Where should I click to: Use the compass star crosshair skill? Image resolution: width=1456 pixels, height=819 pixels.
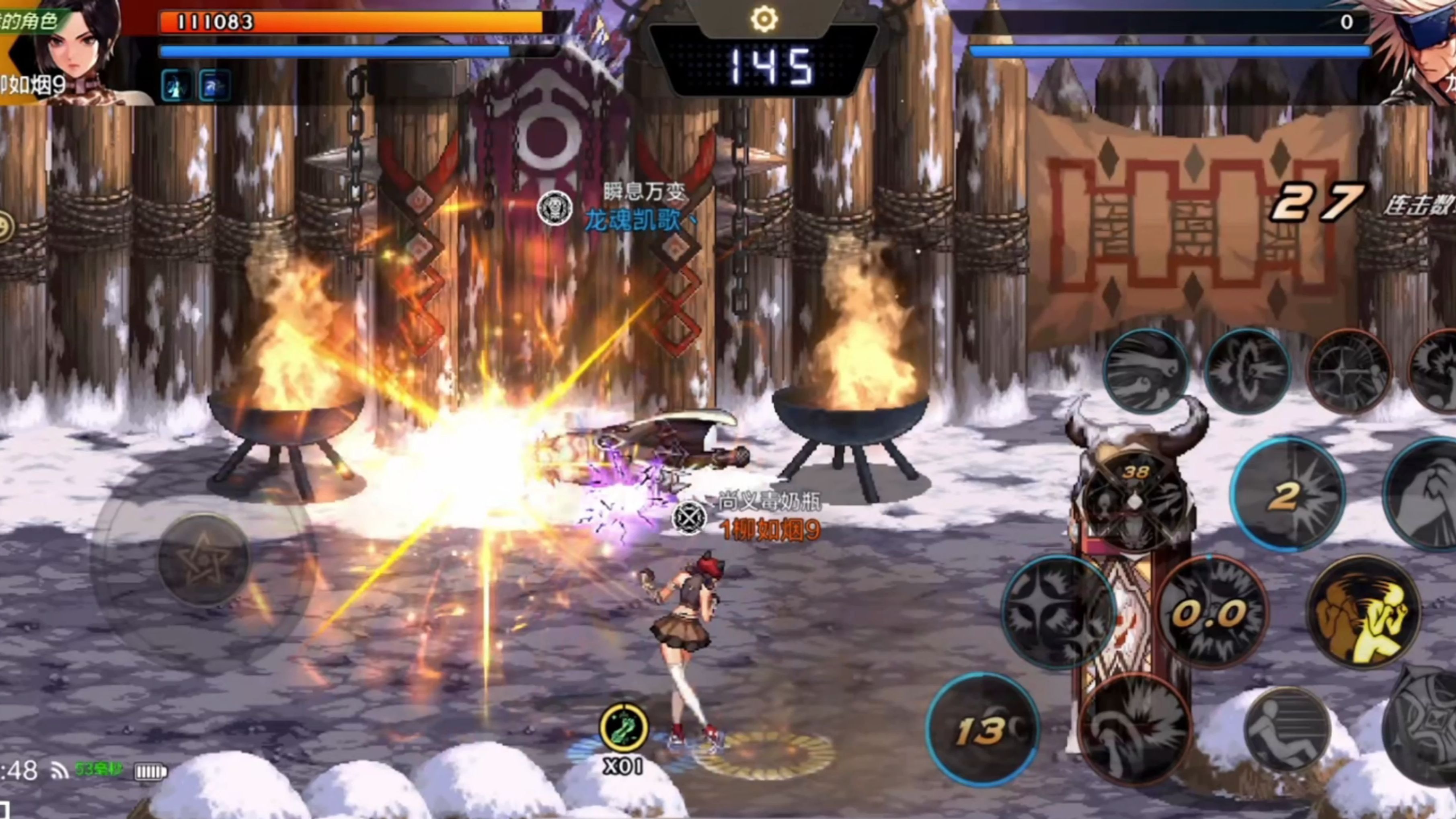pyautogui.click(x=1349, y=371)
